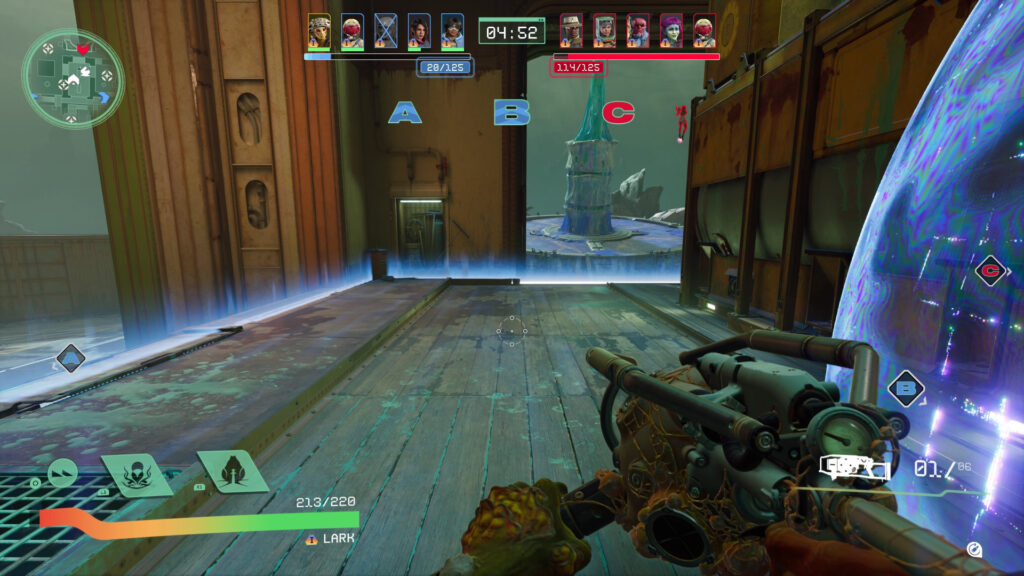Viewport: 1024px width, 576px height.
Task: Select the teammate portrait with crossed-out face
Action: 385,30
